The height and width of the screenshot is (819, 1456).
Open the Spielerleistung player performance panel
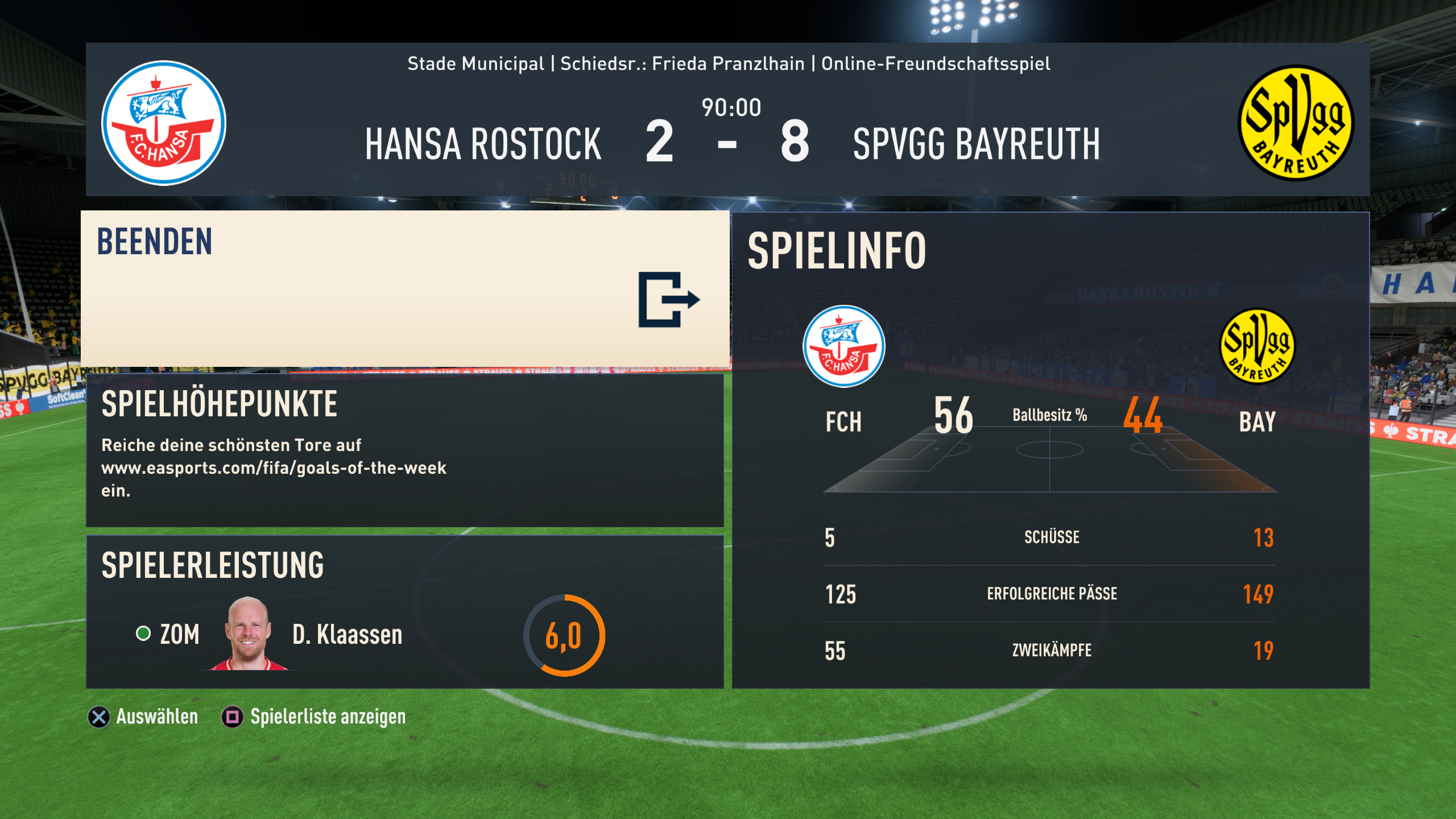[405, 612]
